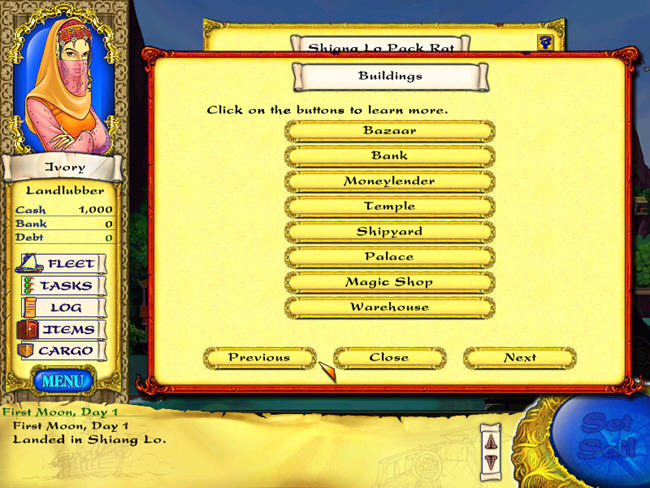
Task: Click the message log down arrow
Action: (491, 459)
